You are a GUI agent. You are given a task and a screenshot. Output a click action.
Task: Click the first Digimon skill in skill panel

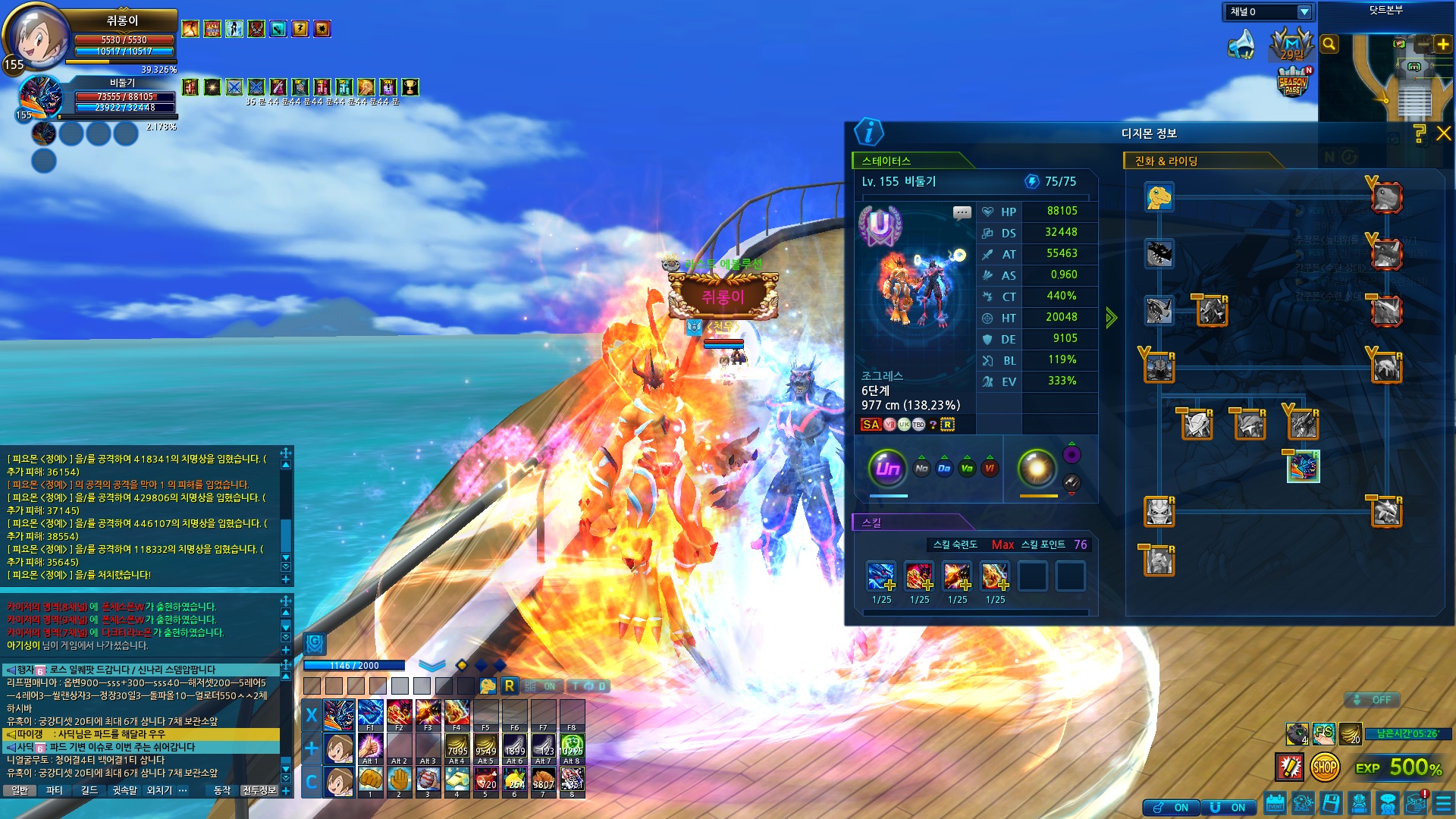coord(881,576)
